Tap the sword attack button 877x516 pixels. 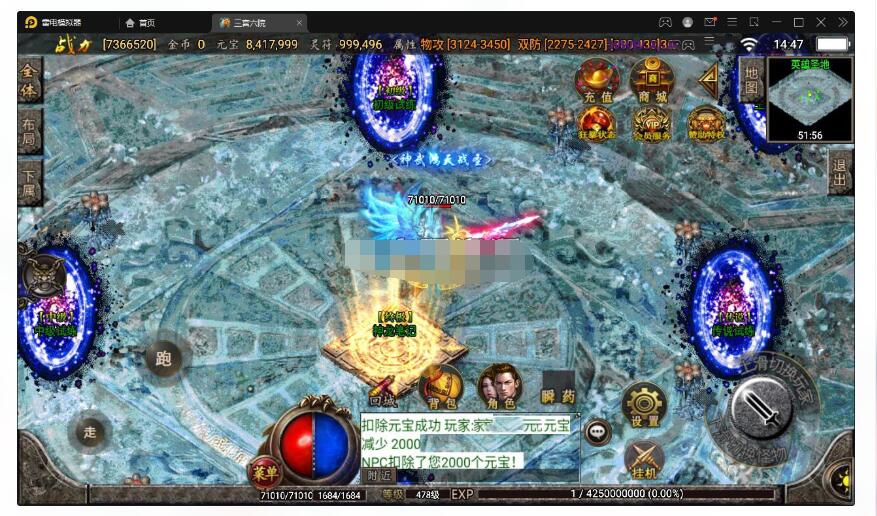click(761, 408)
